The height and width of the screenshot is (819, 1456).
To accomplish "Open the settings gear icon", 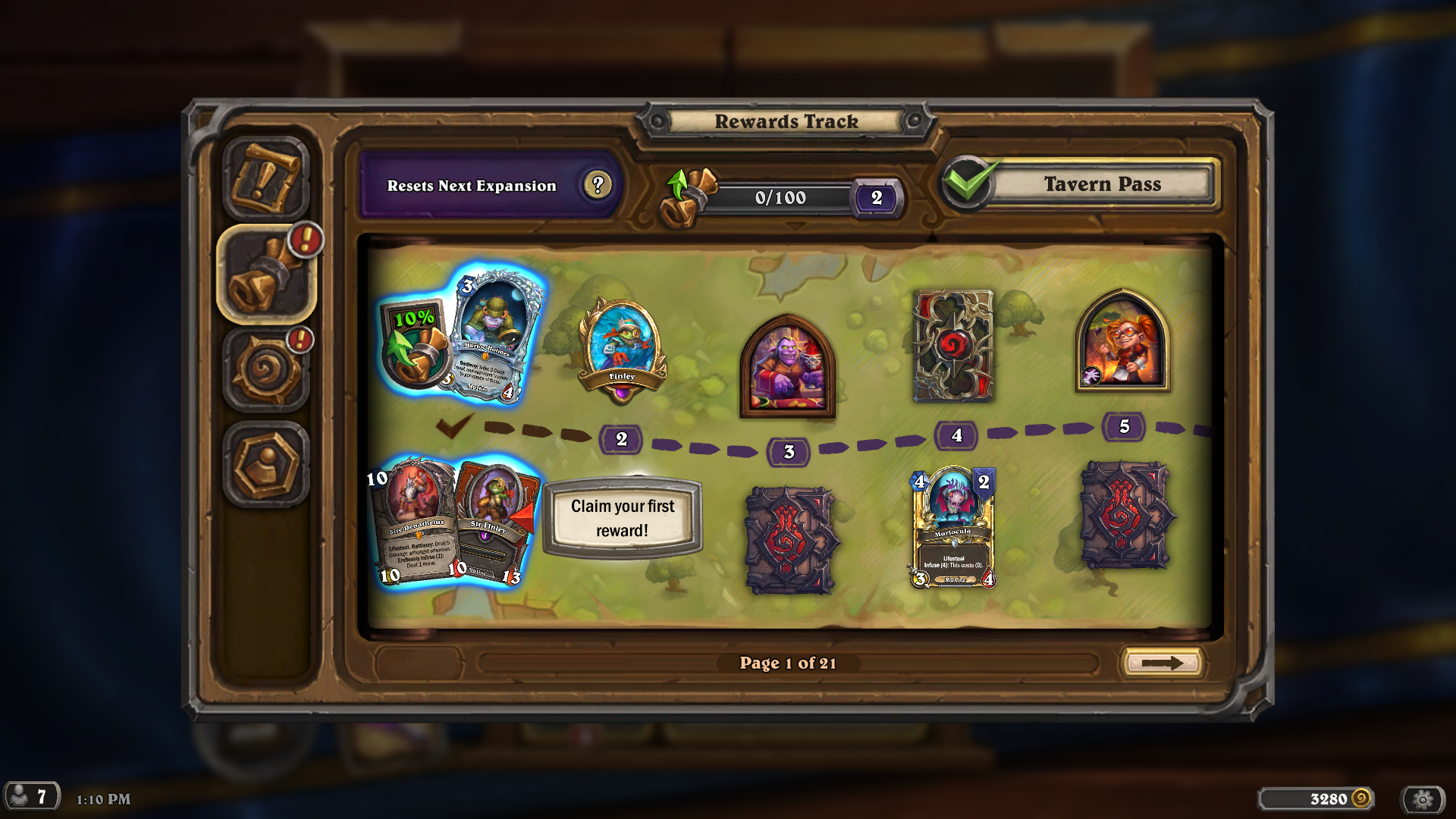I will coord(1424,798).
